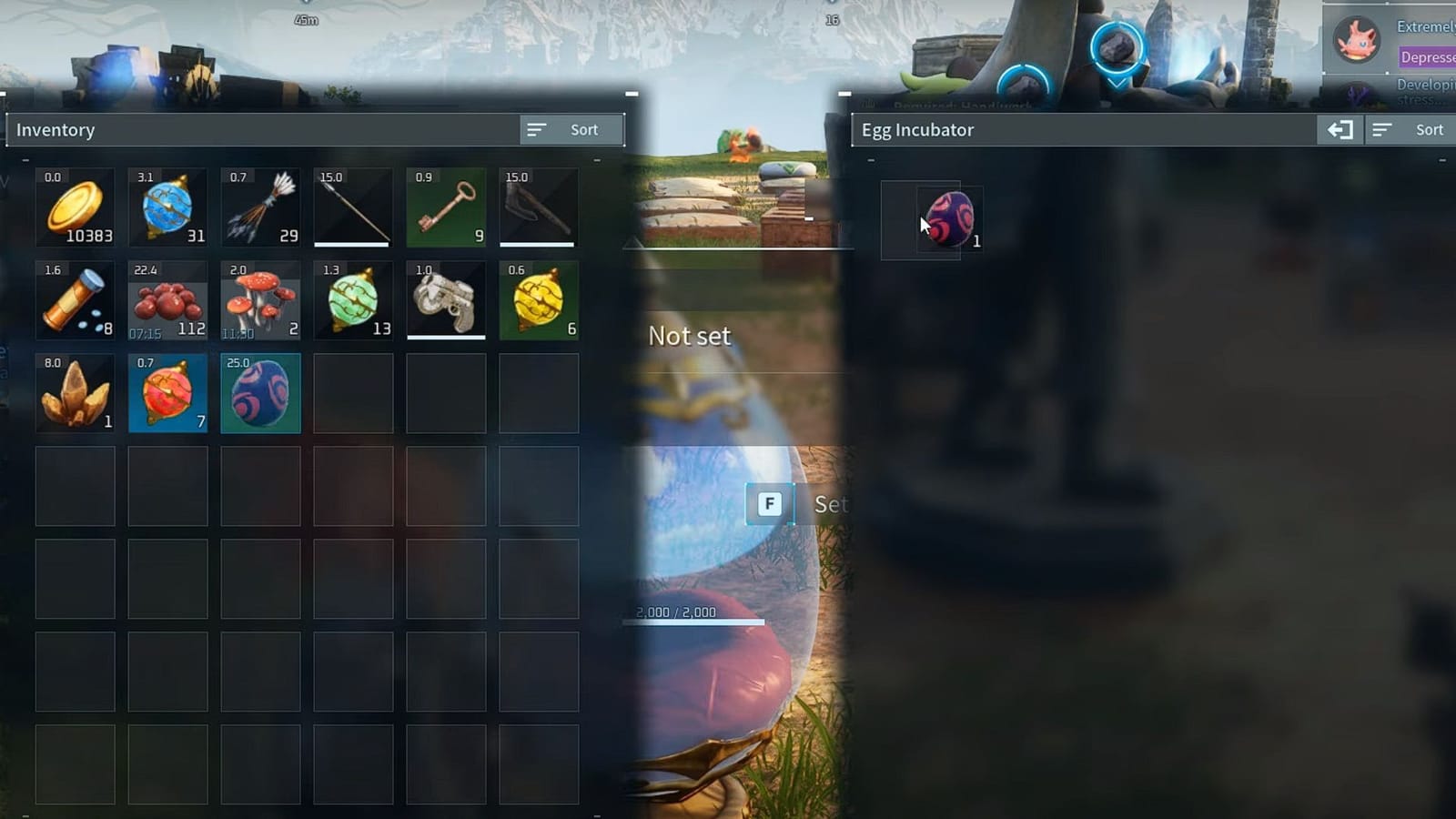Viewport: 1456px width, 819px height.
Task: Select the ore fragment item icon
Action: (x=75, y=393)
